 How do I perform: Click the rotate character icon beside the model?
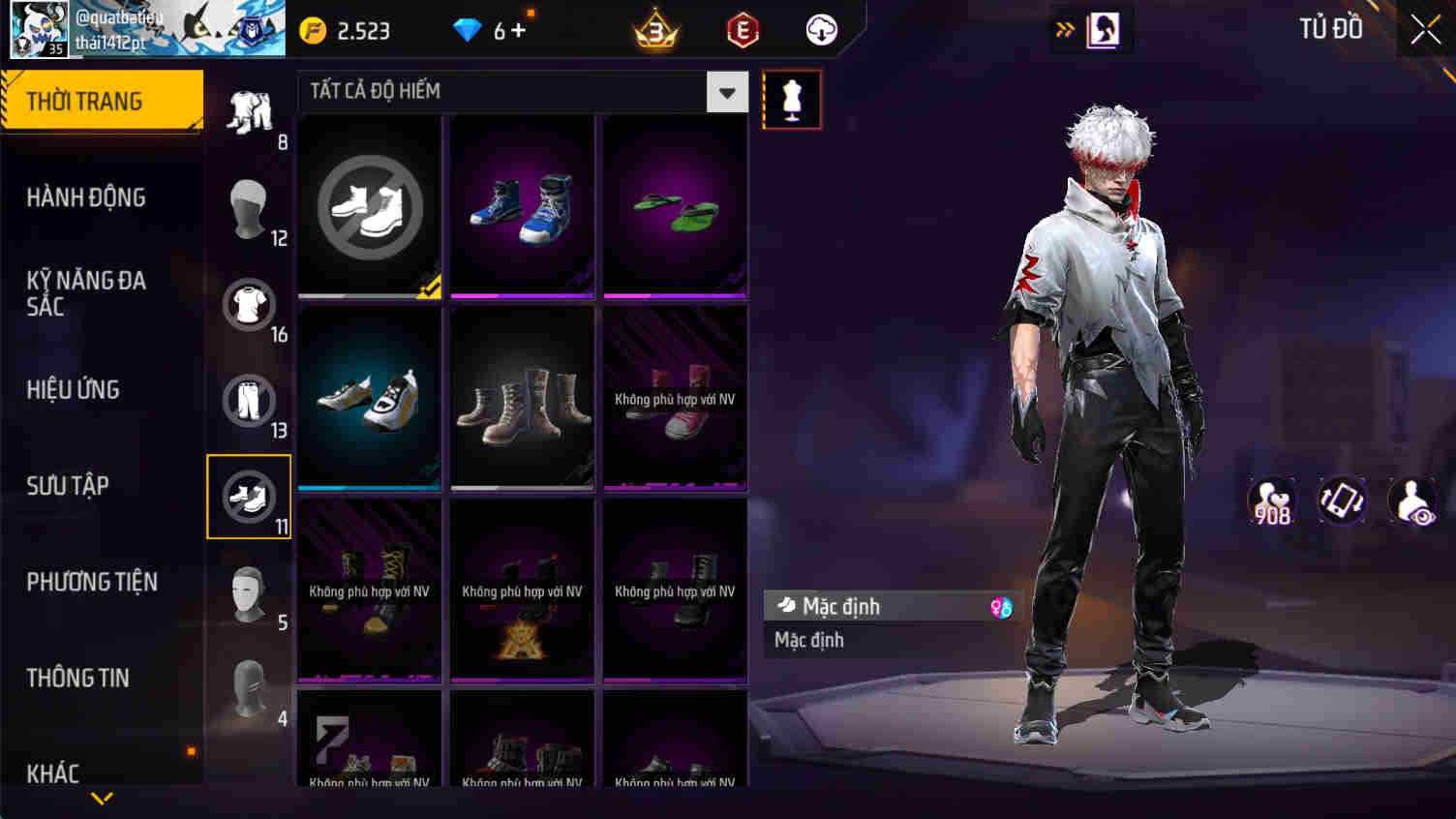(x=1343, y=500)
